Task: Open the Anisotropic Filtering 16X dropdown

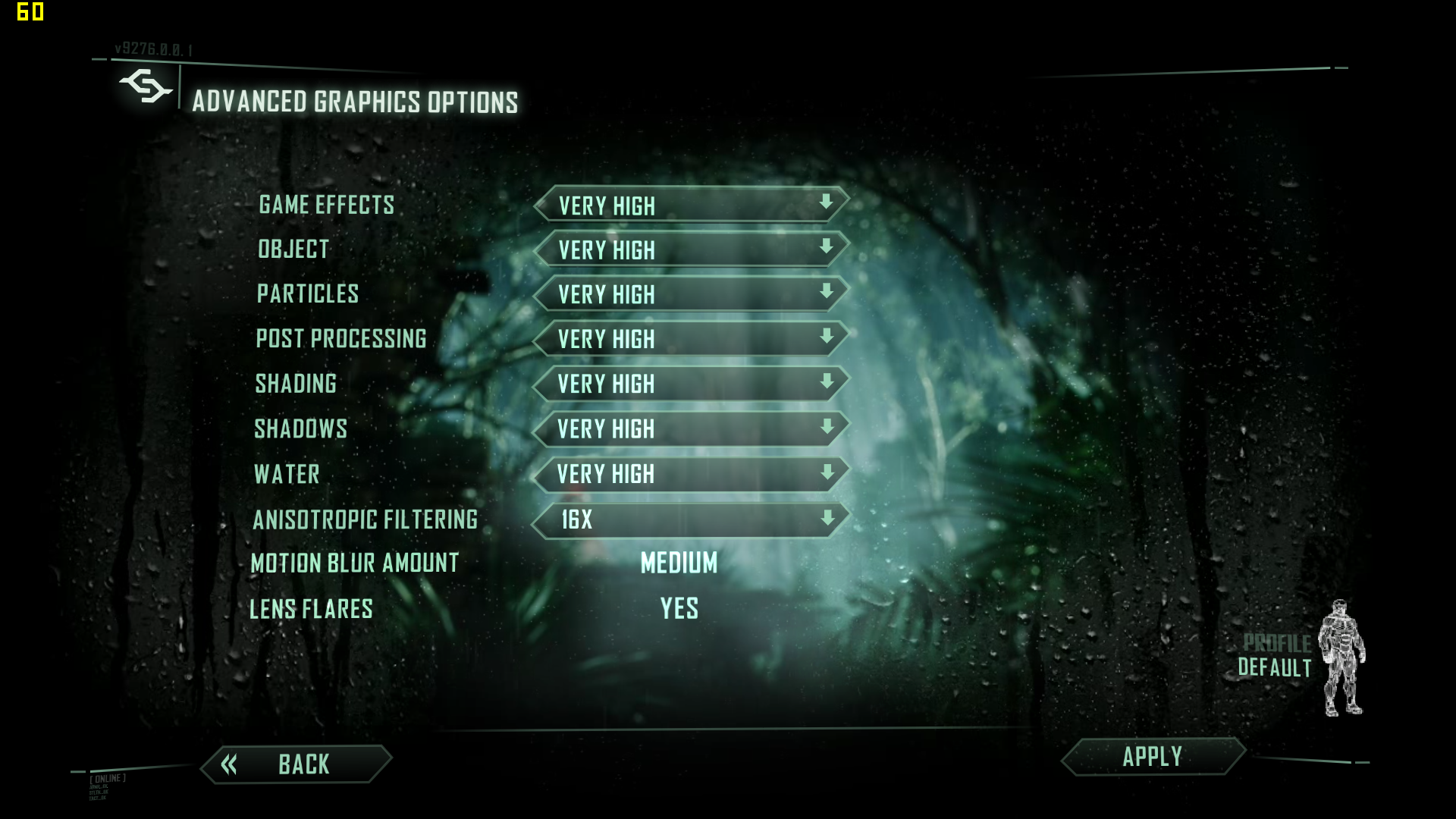Action: pos(691,519)
